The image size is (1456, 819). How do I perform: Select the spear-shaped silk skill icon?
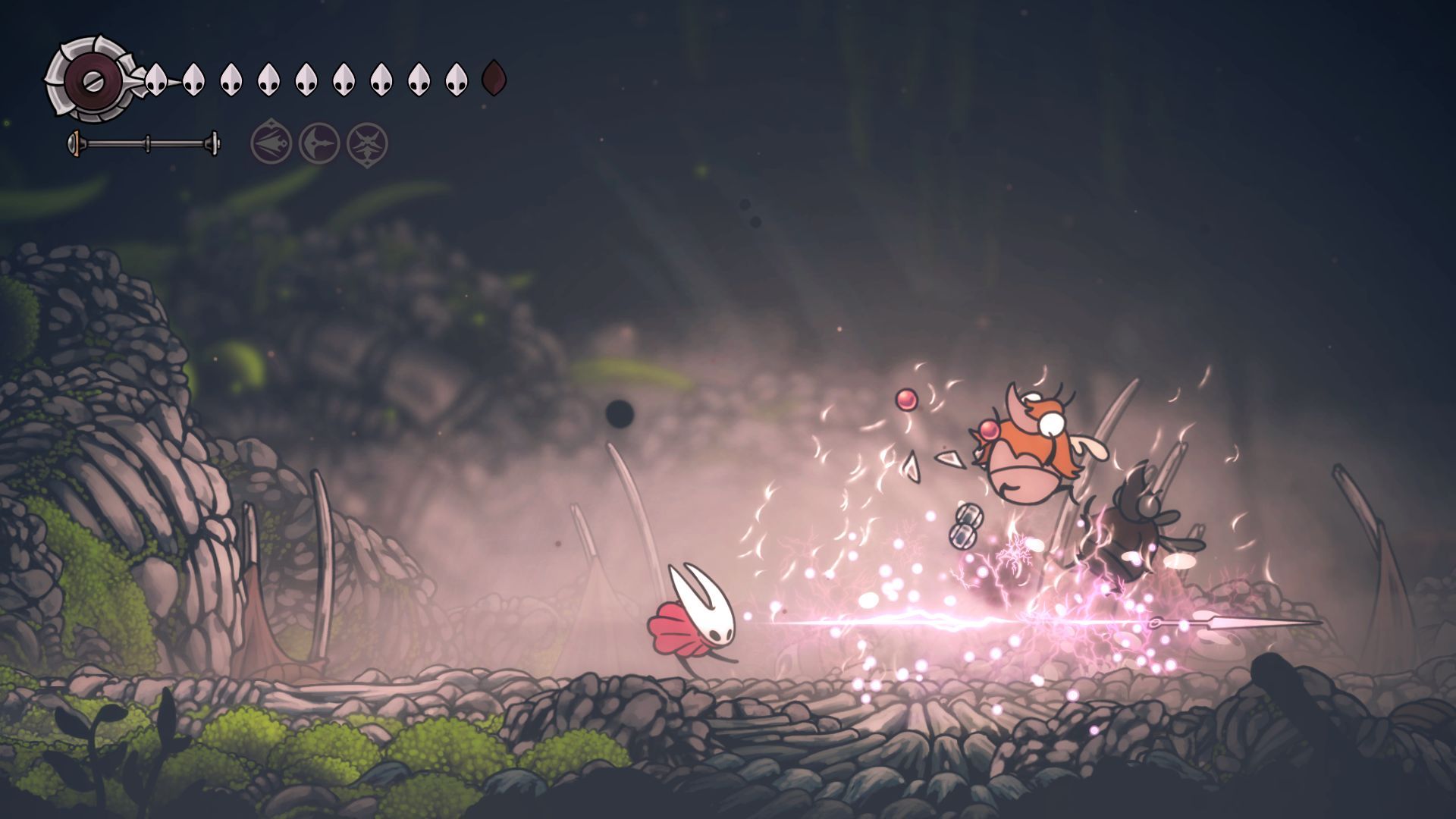[x=271, y=143]
